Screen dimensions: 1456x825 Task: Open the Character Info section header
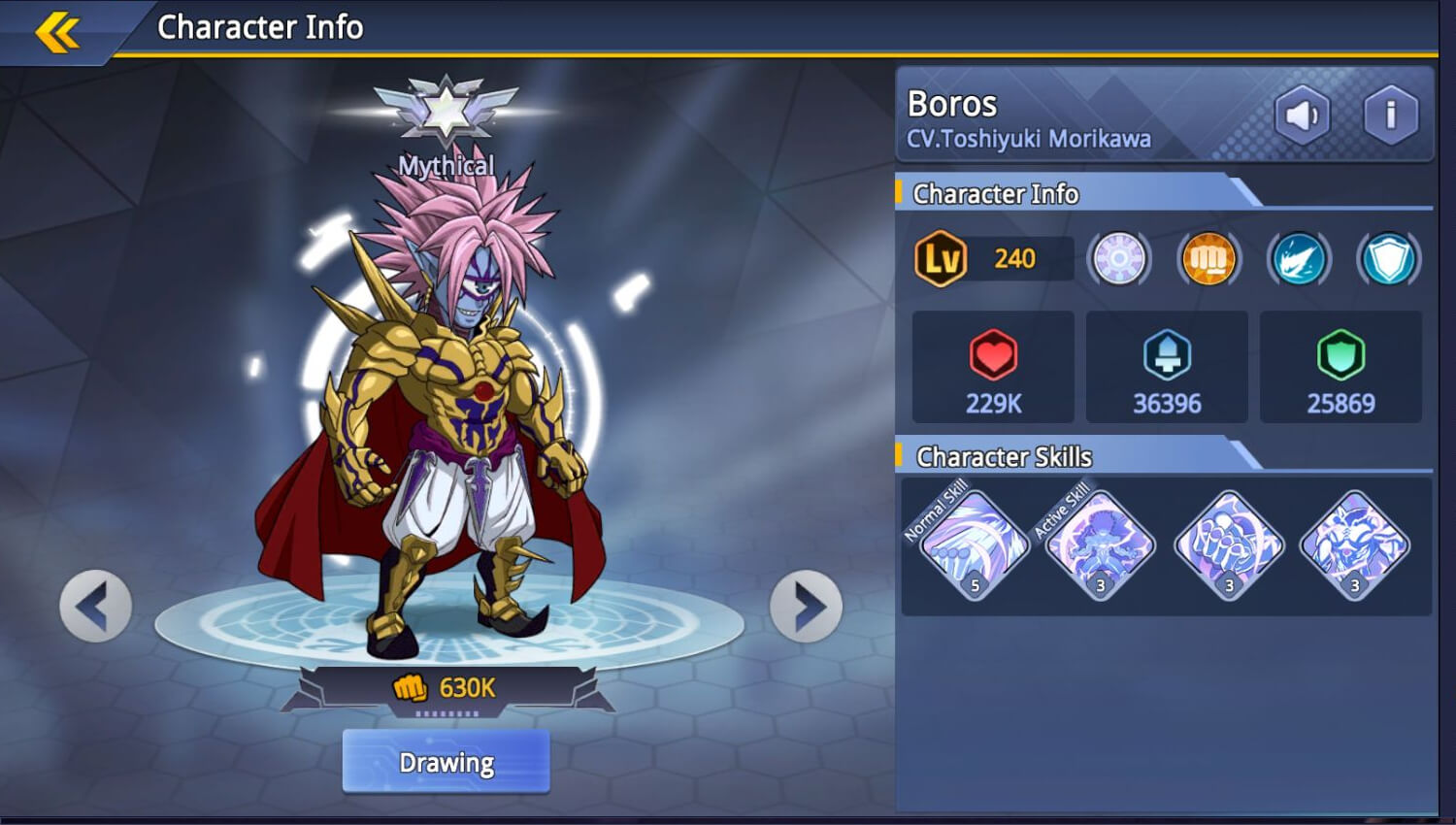point(993,194)
